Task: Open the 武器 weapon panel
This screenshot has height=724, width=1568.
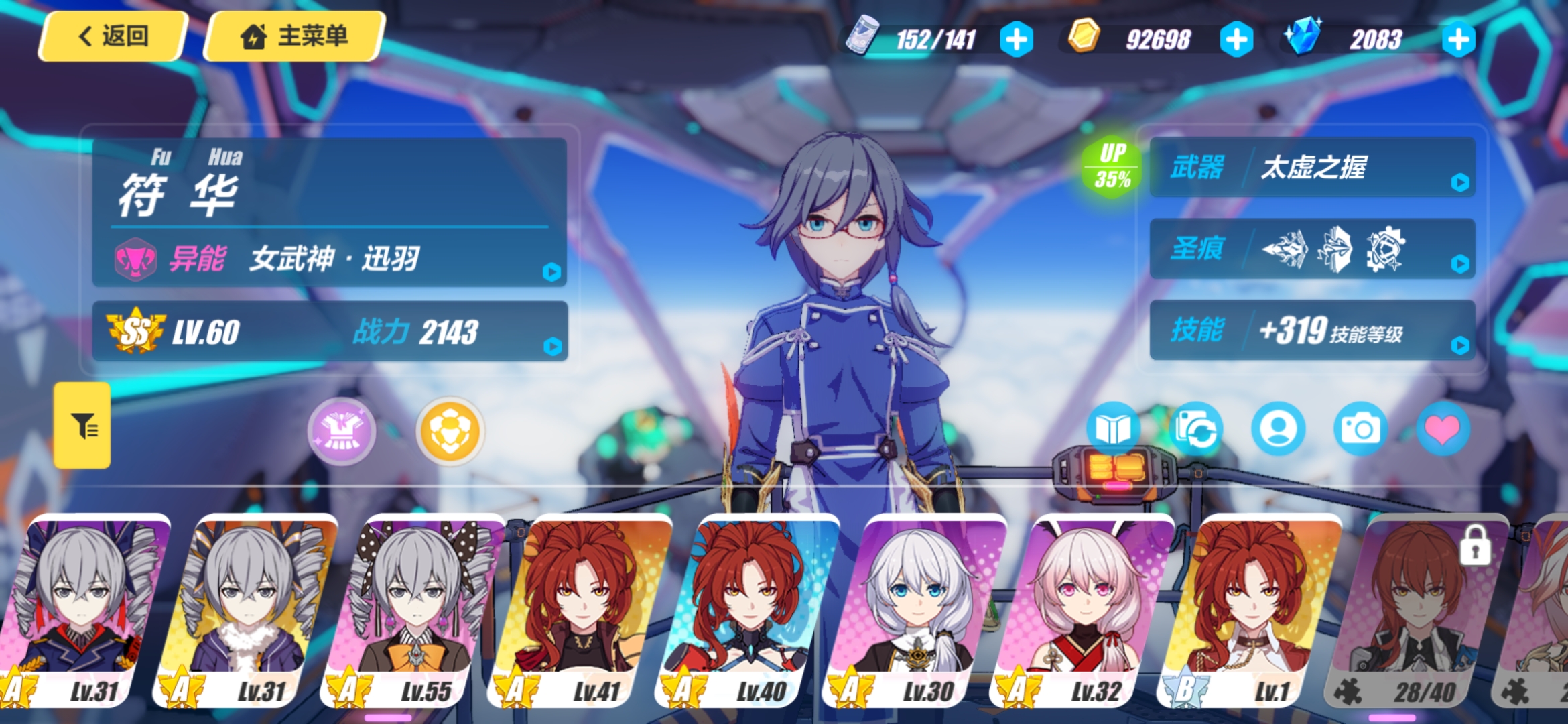Action: coord(1312,168)
